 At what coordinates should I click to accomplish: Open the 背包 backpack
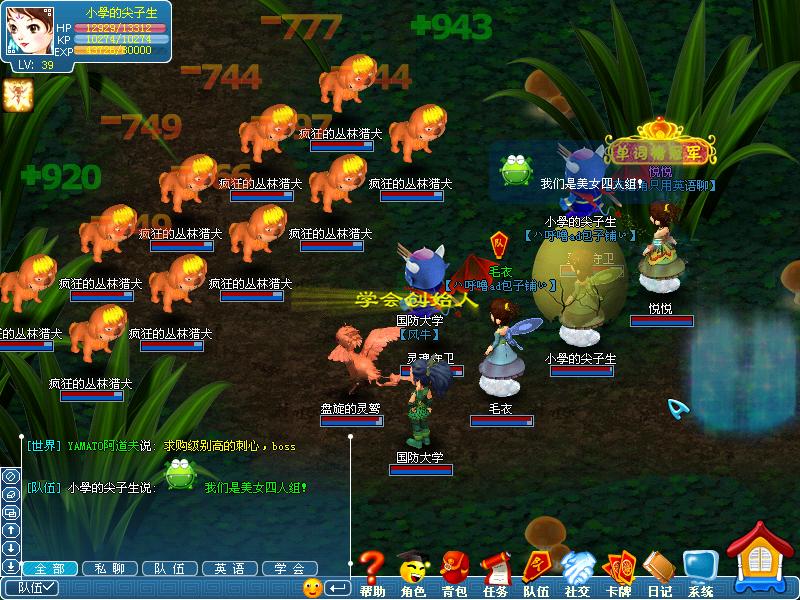click(x=454, y=572)
